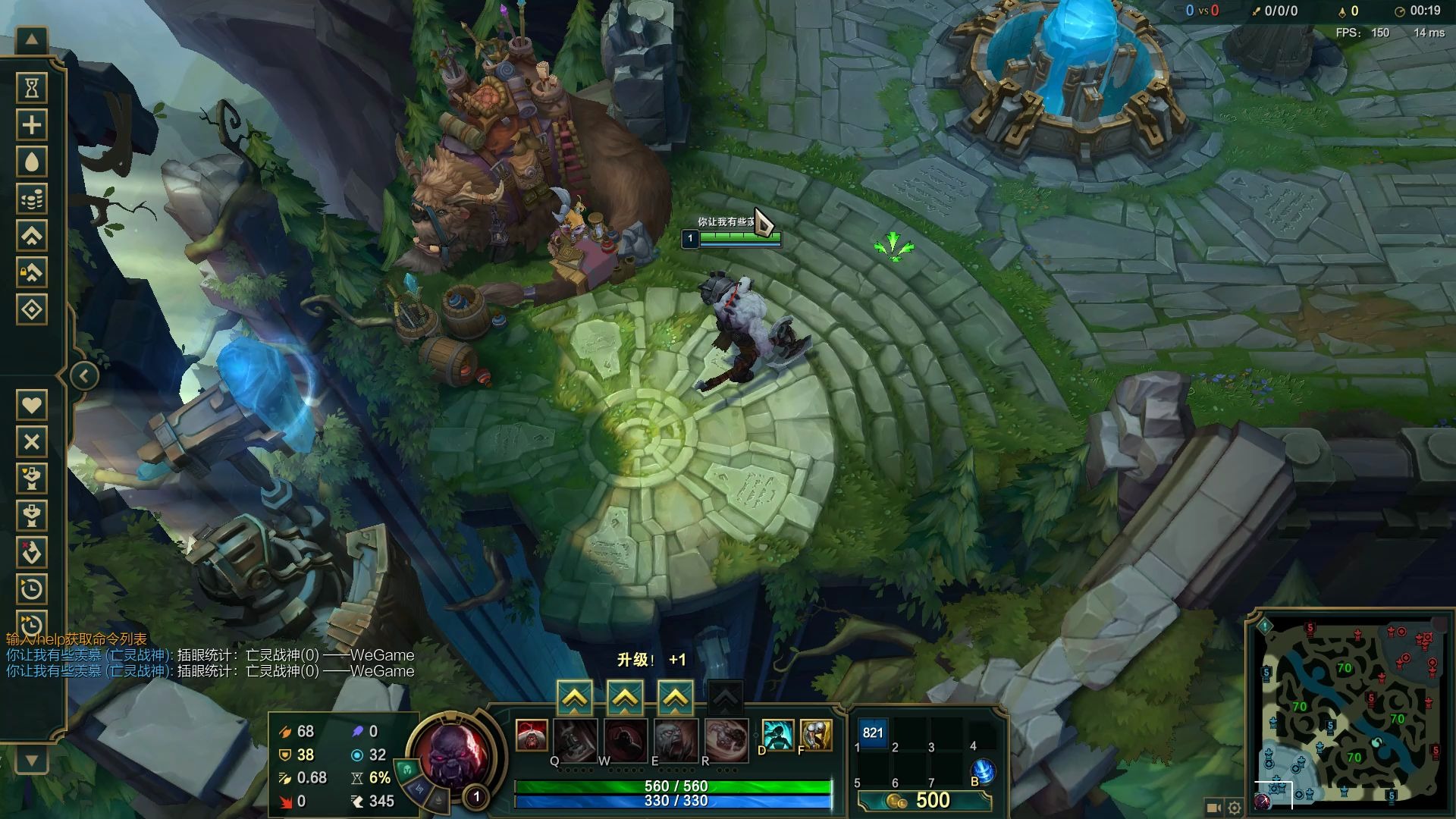
Task: Click the water drop practice tool button
Action: click(32, 162)
